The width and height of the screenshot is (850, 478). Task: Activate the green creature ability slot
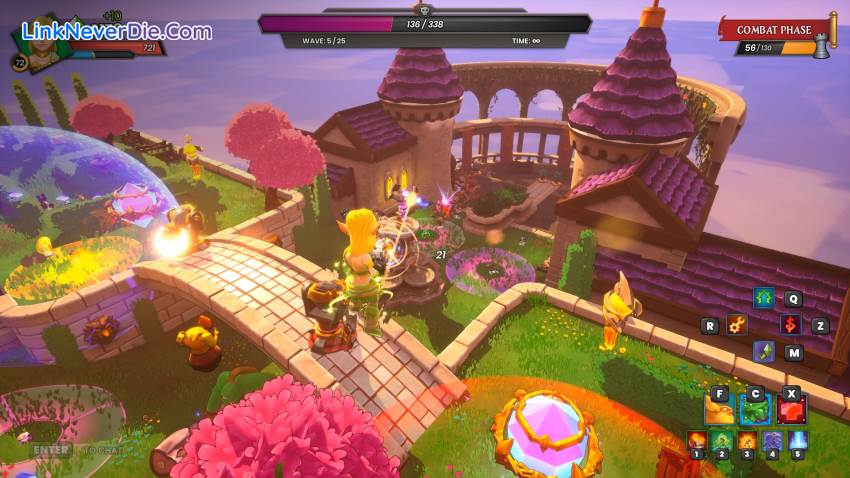point(755,408)
